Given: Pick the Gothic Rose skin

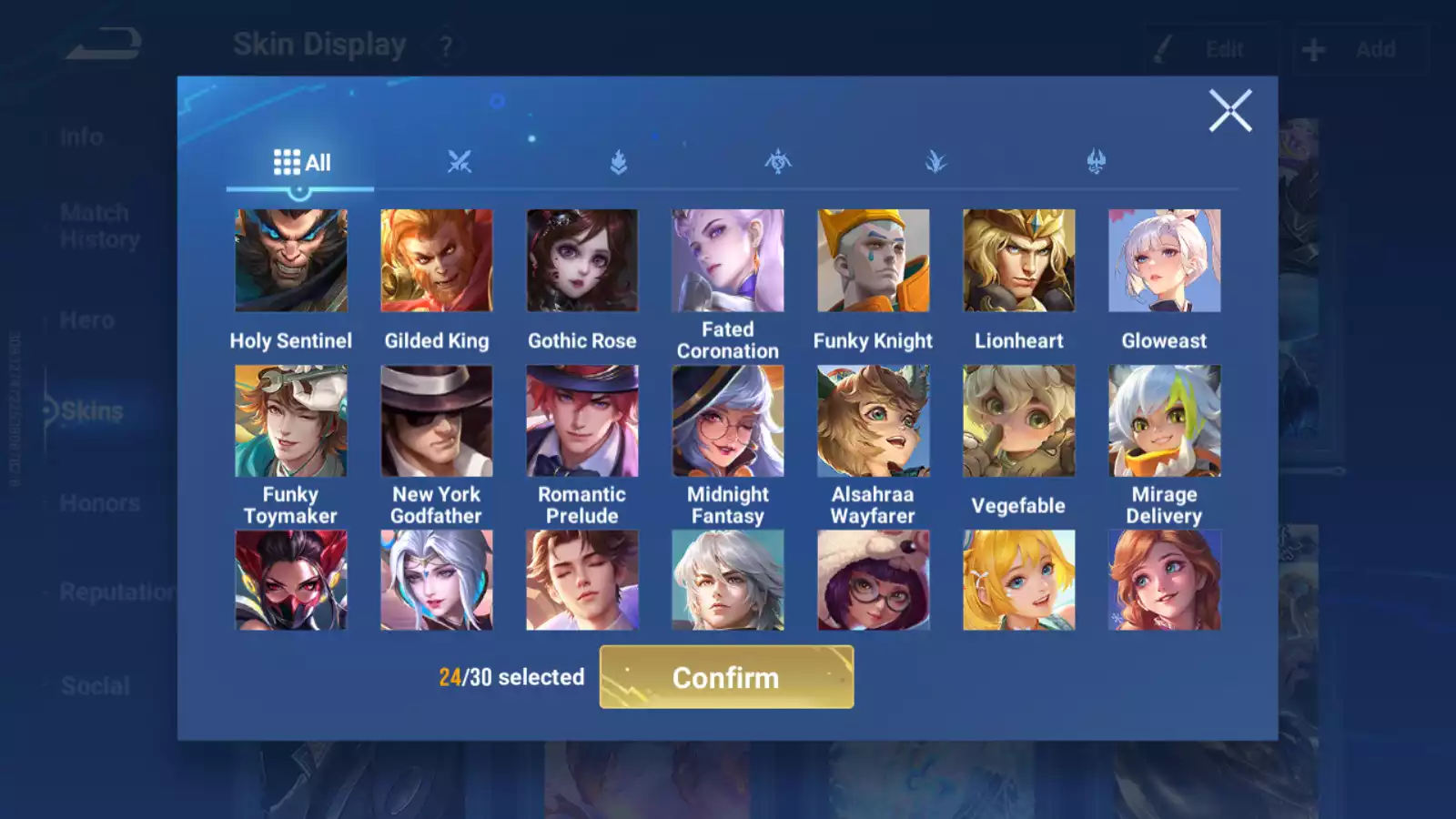Looking at the screenshot, I should point(582,261).
